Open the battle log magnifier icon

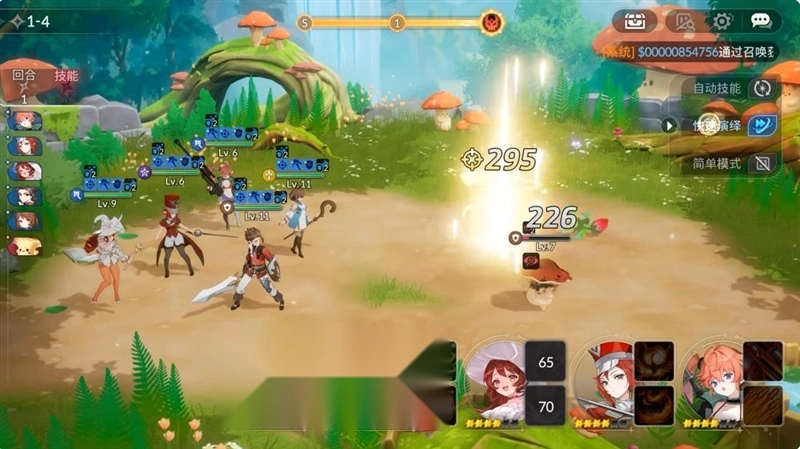coord(683,21)
